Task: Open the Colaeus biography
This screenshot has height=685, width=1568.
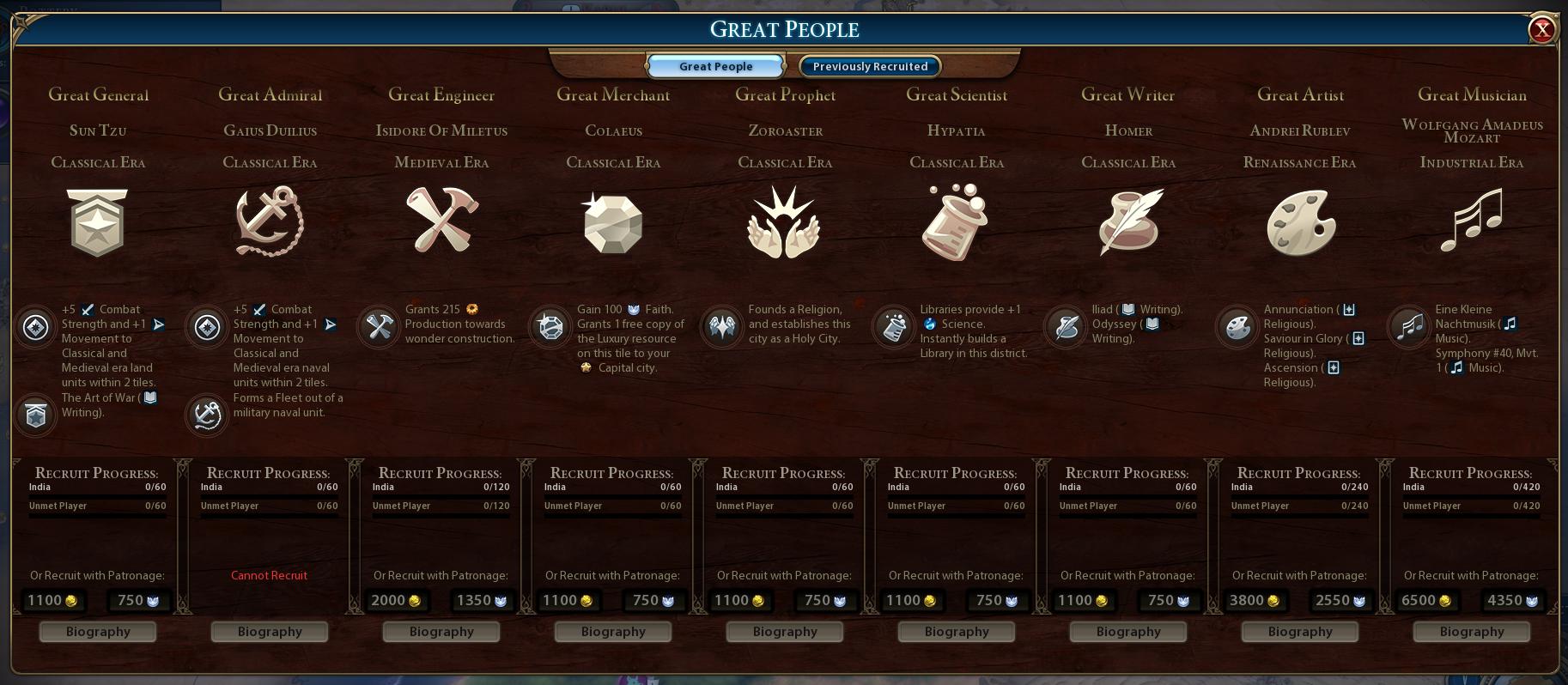Action: (x=613, y=632)
